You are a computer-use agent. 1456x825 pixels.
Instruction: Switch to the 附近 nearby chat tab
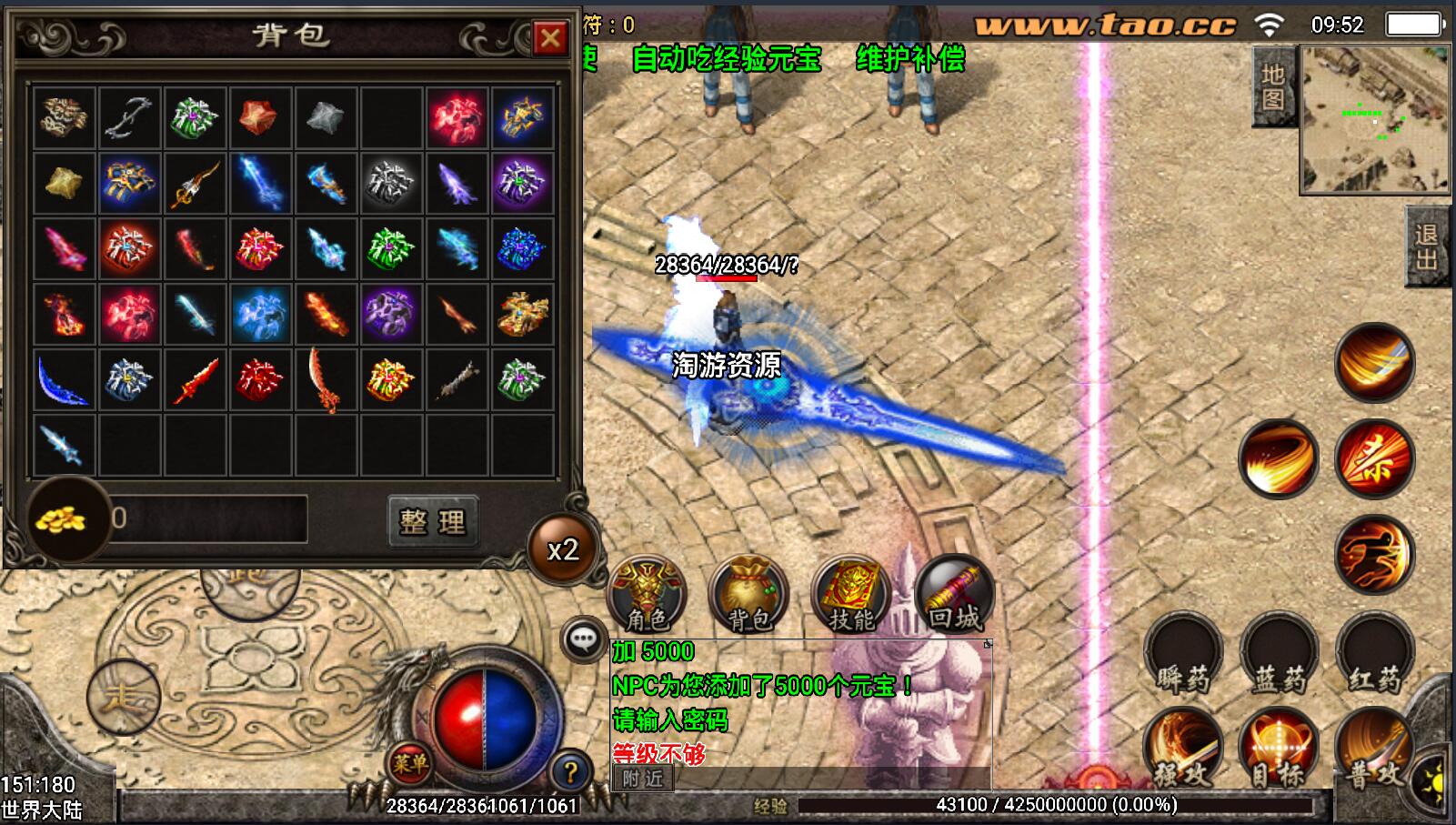click(x=643, y=779)
